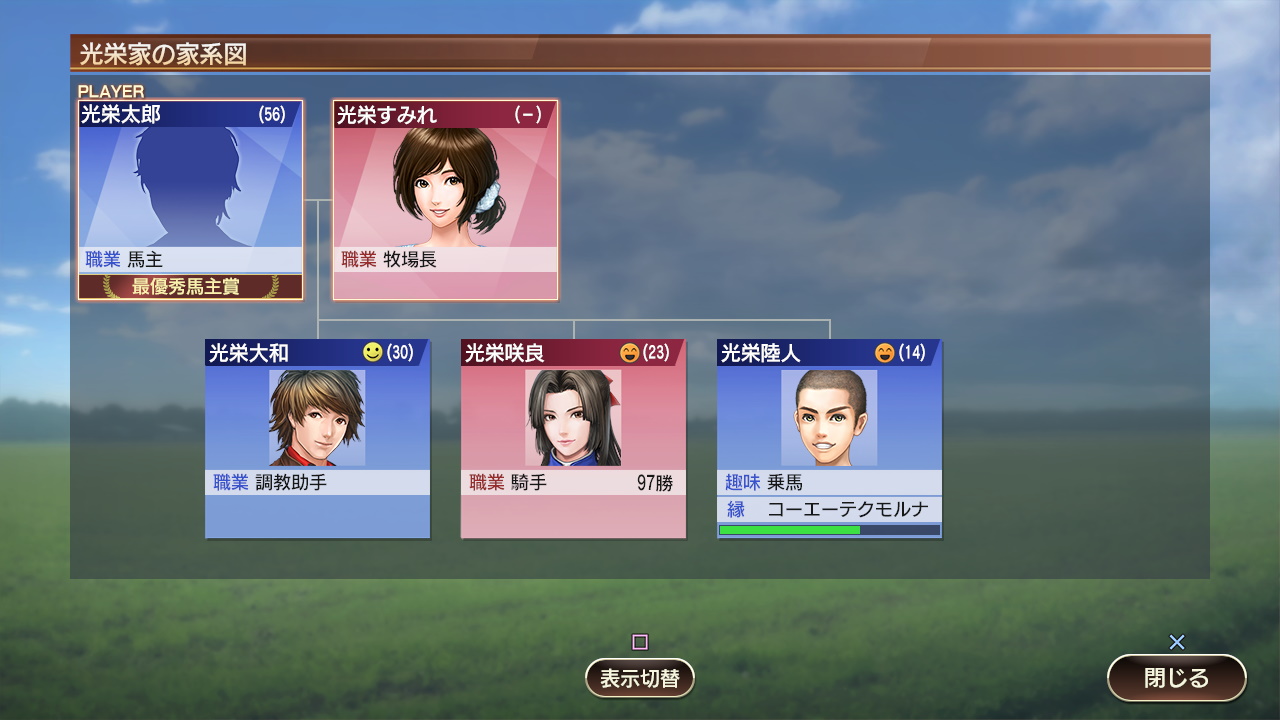Select Koei Yamato's portrait thumbnail
Viewport: 1280px width, 720px height.
click(317, 415)
